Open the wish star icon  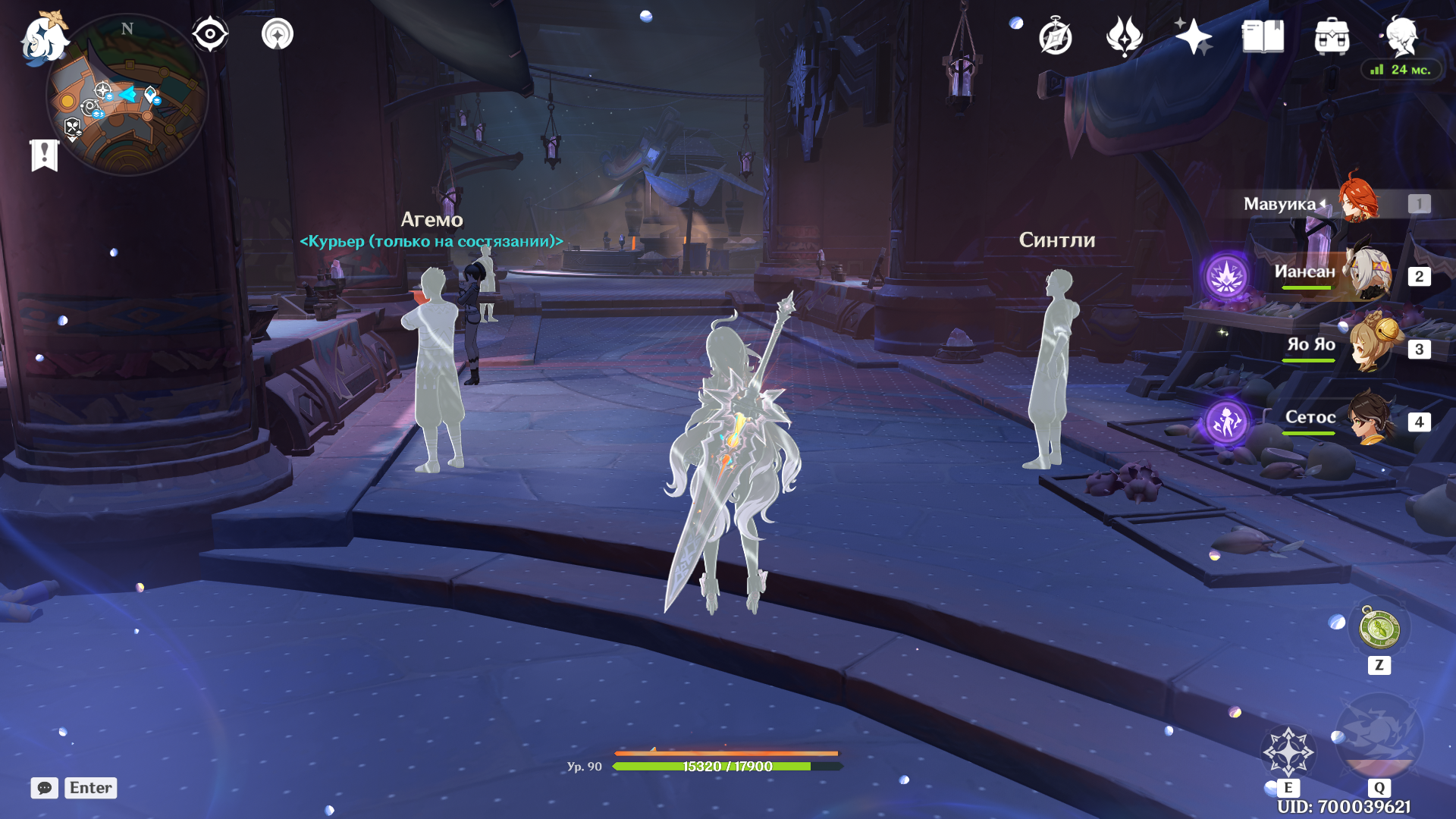coord(1193,36)
